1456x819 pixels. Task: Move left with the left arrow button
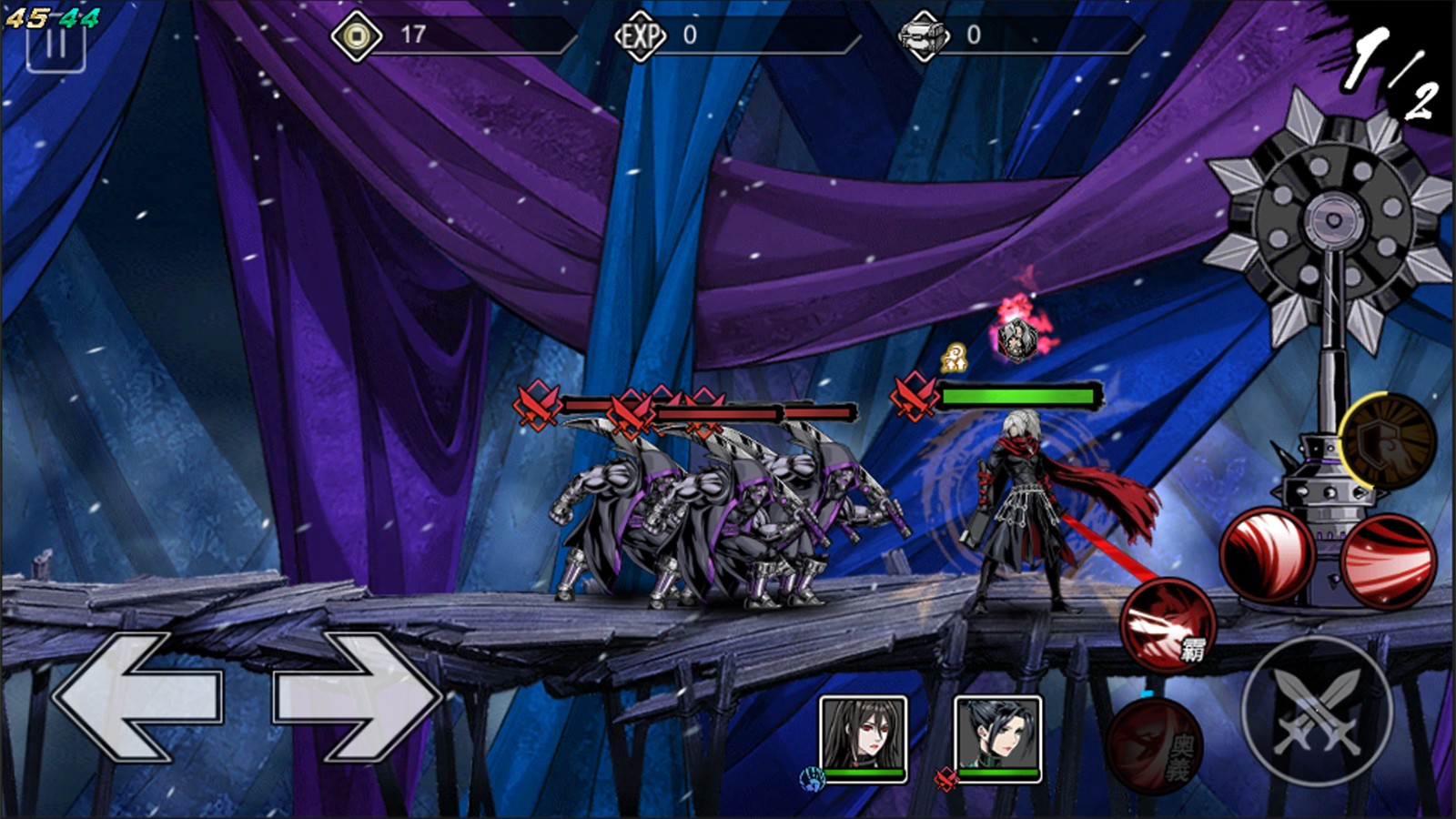pyautogui.click(x=136, y=696)
